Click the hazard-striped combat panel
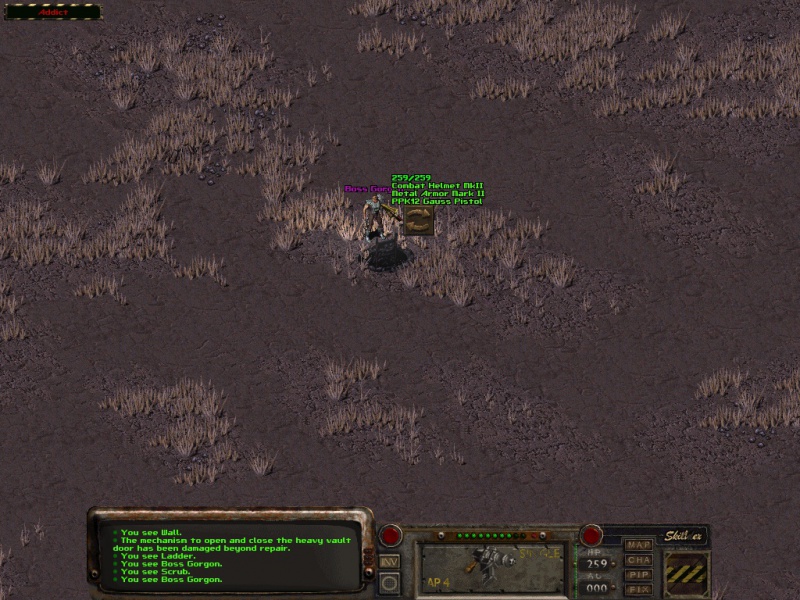This screenshot has width=800, height=600. coord(687,573)
